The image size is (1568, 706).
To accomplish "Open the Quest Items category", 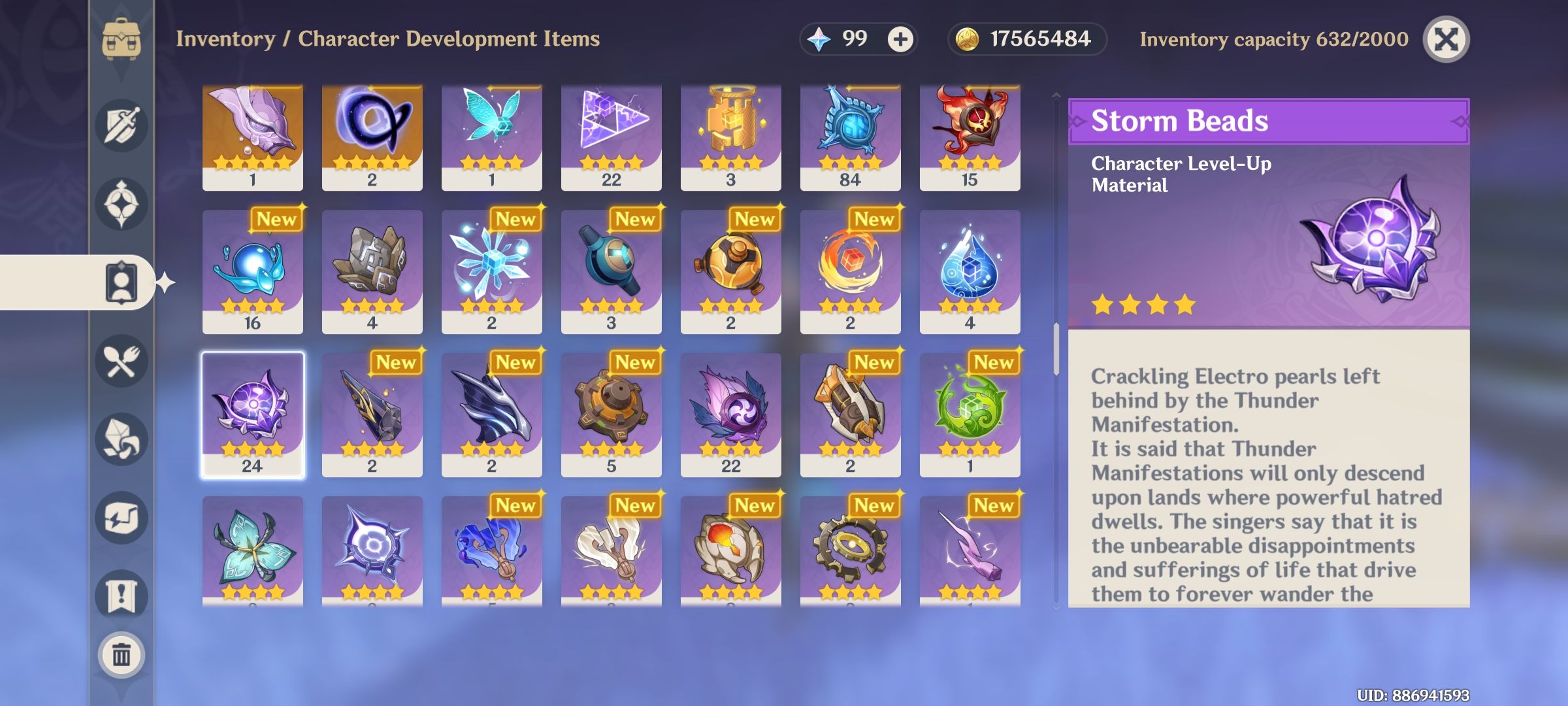I will (x=121, y=592).
